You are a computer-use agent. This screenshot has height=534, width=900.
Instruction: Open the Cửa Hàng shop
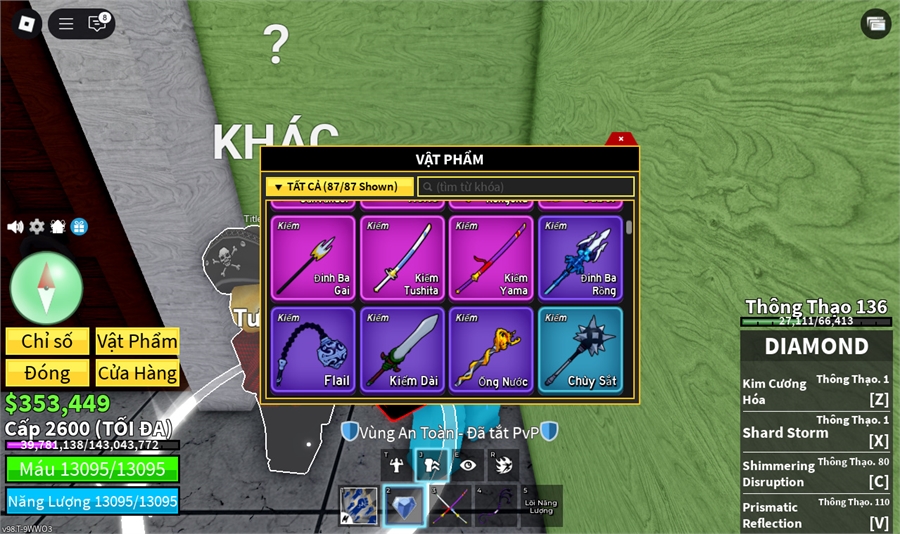pyautogui.click(x=137, y=373)
